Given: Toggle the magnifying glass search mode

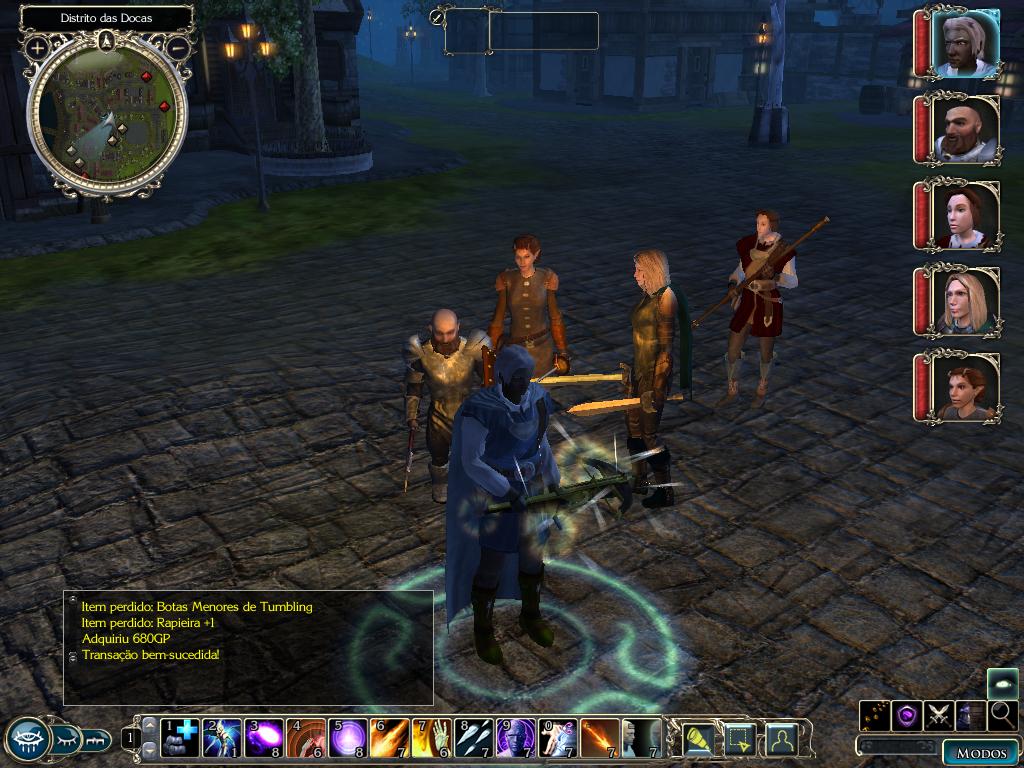Looking at the screenshot, I should click(1003, 715).
